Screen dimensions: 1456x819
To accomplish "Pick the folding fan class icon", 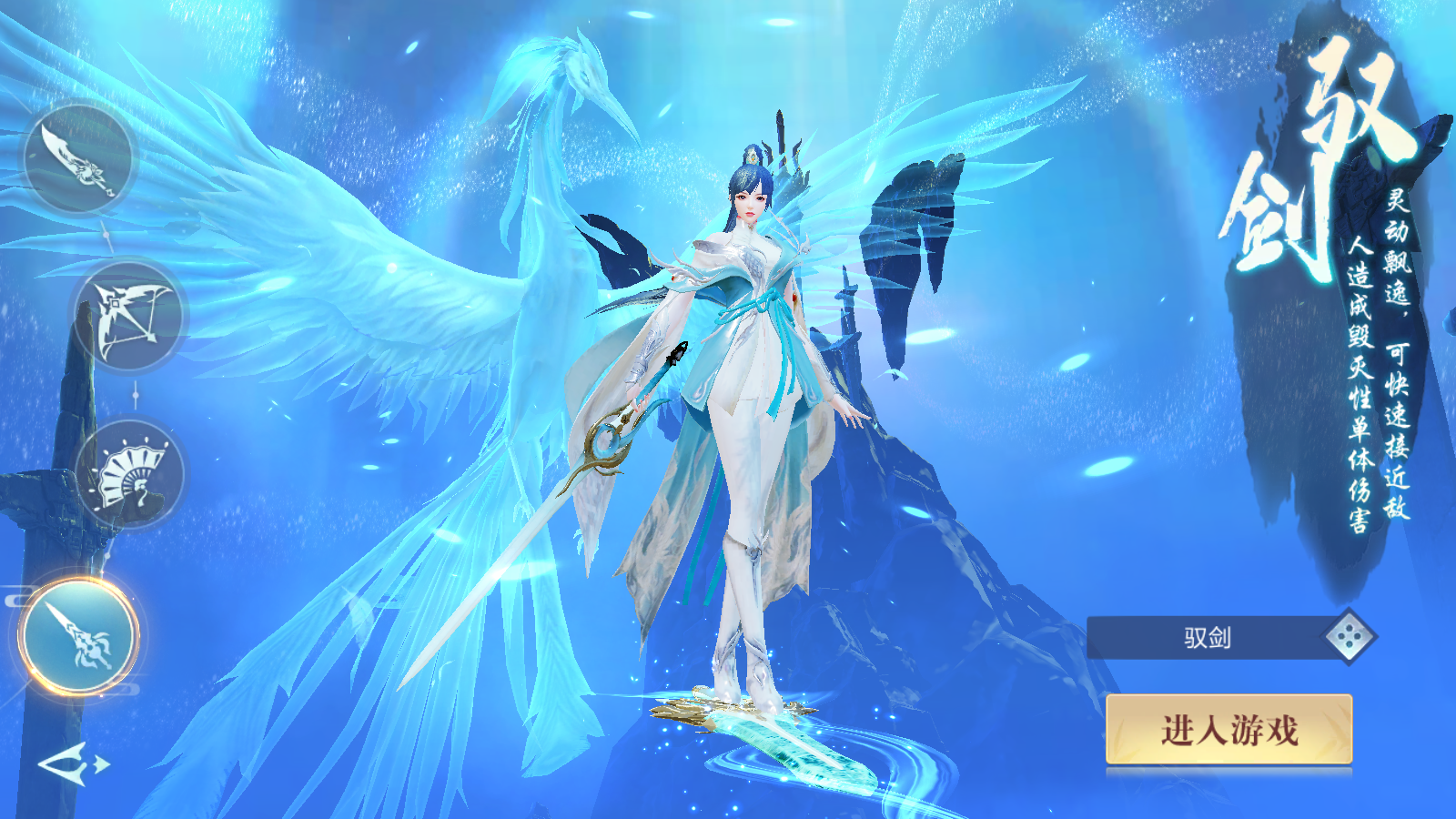I will pos(130,474).
